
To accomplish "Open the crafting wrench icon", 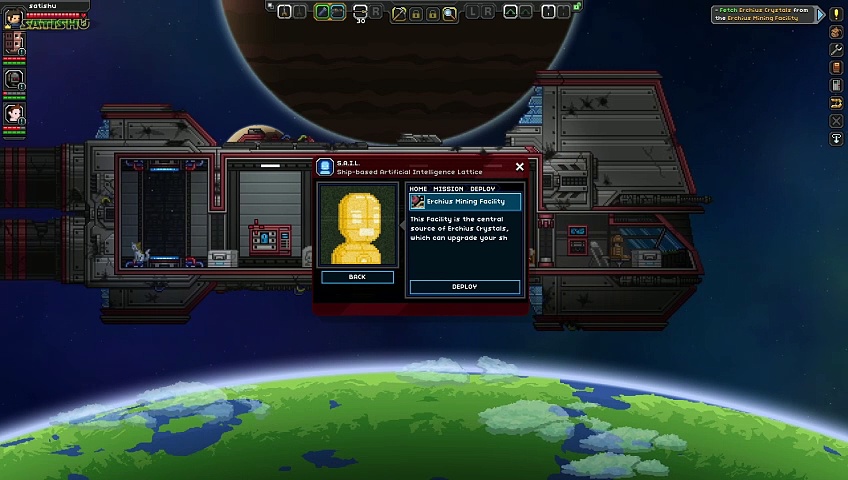I will [836, 50].
